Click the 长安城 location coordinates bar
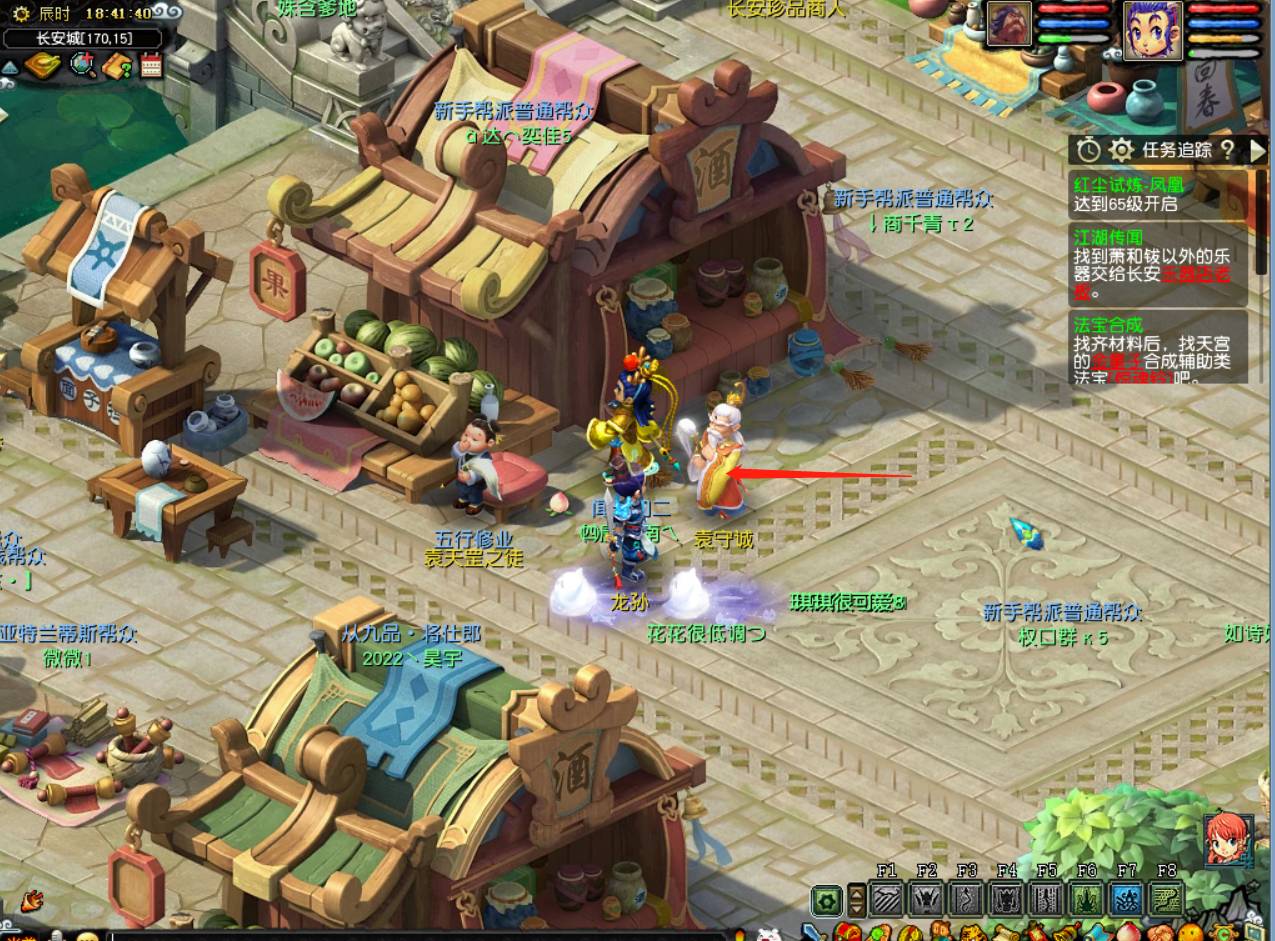Image resolution: width=1275 pixels, height=941 pixels. pyautogui.click(x=83, y=39)
